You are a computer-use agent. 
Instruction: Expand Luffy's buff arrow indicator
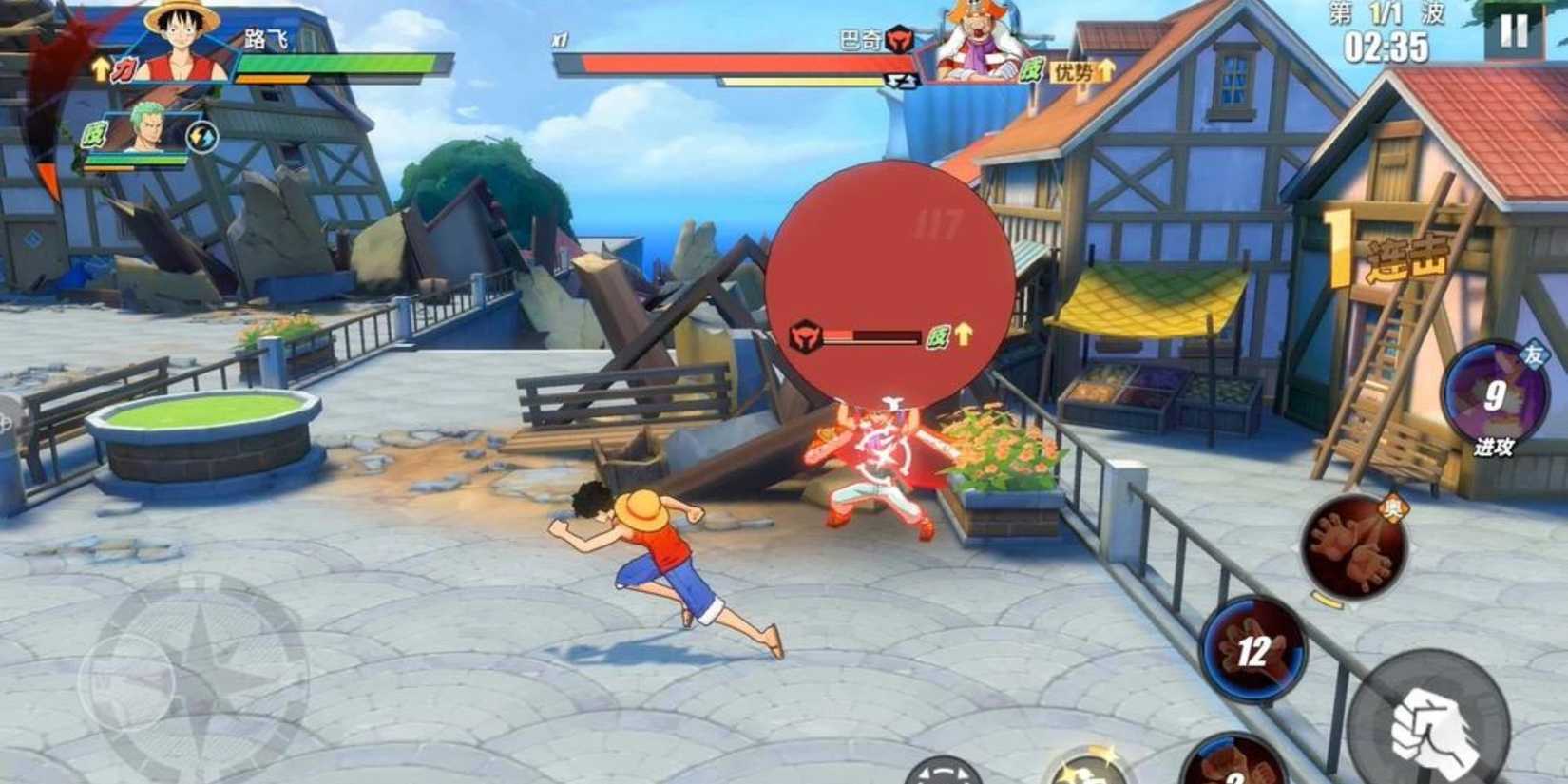click(x=98, y=69)
